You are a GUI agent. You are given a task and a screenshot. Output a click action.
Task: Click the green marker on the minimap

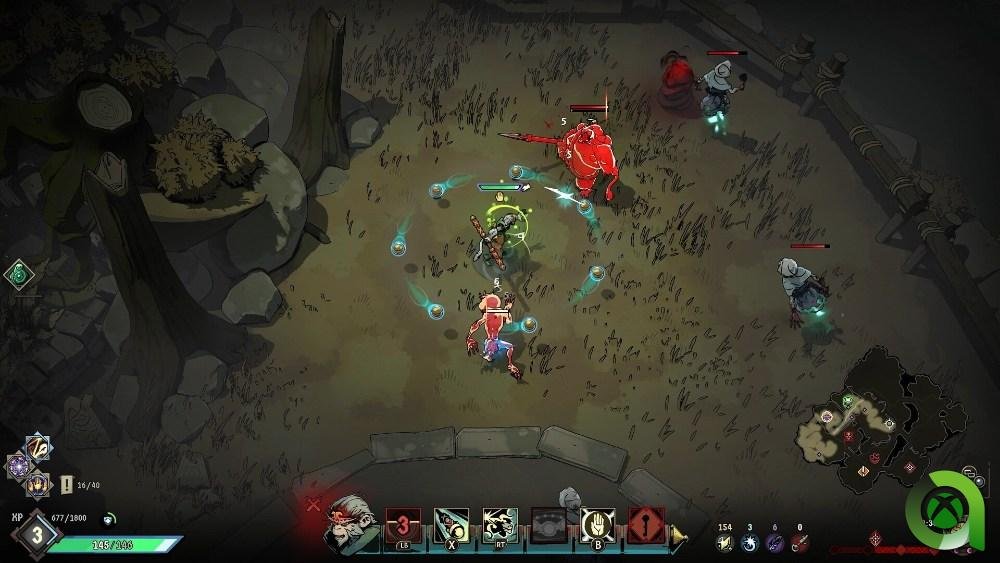point(848,401)
